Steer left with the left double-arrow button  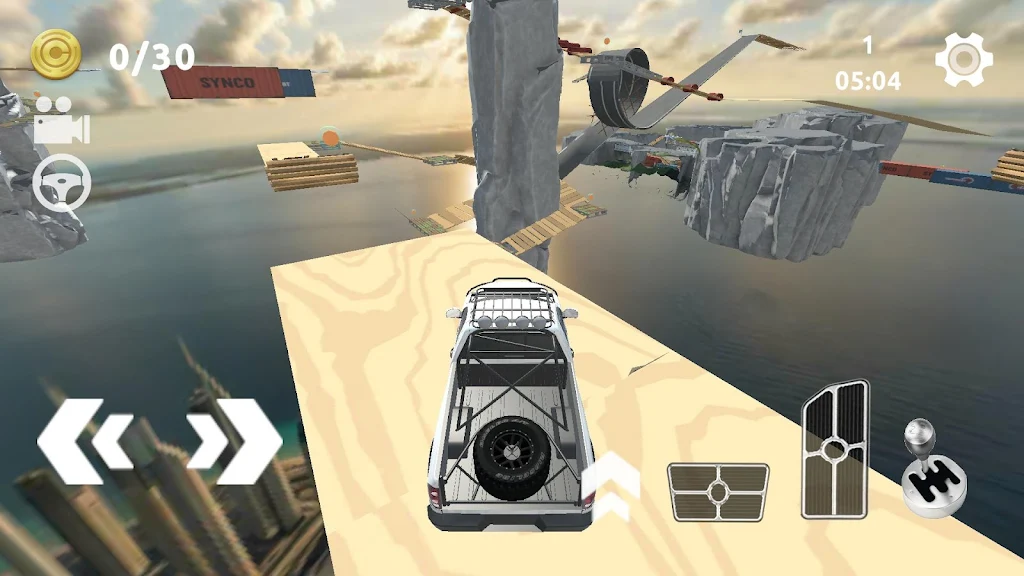[x=85, y=440]
